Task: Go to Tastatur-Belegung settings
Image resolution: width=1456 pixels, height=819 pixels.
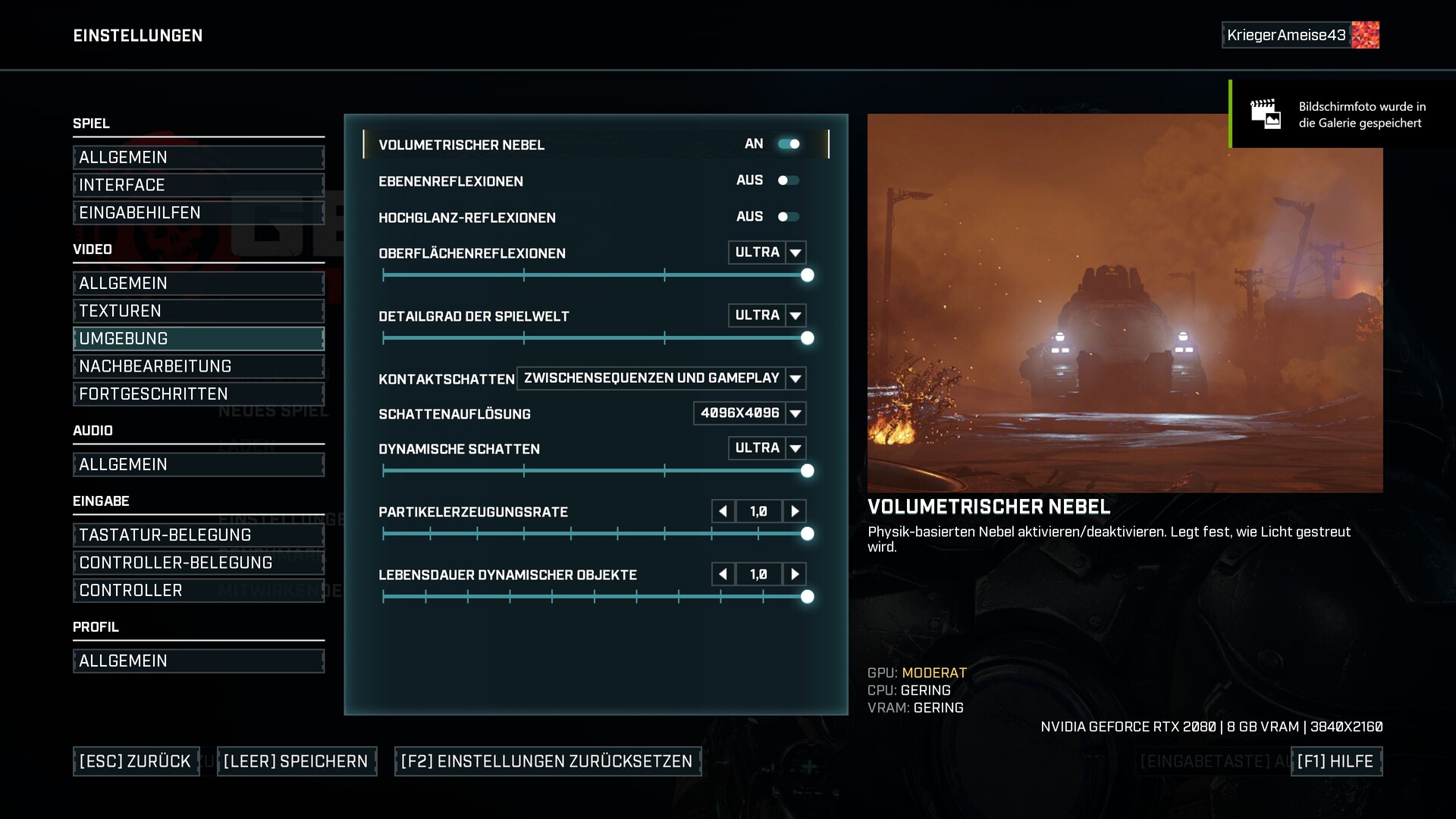Action: 199,535
